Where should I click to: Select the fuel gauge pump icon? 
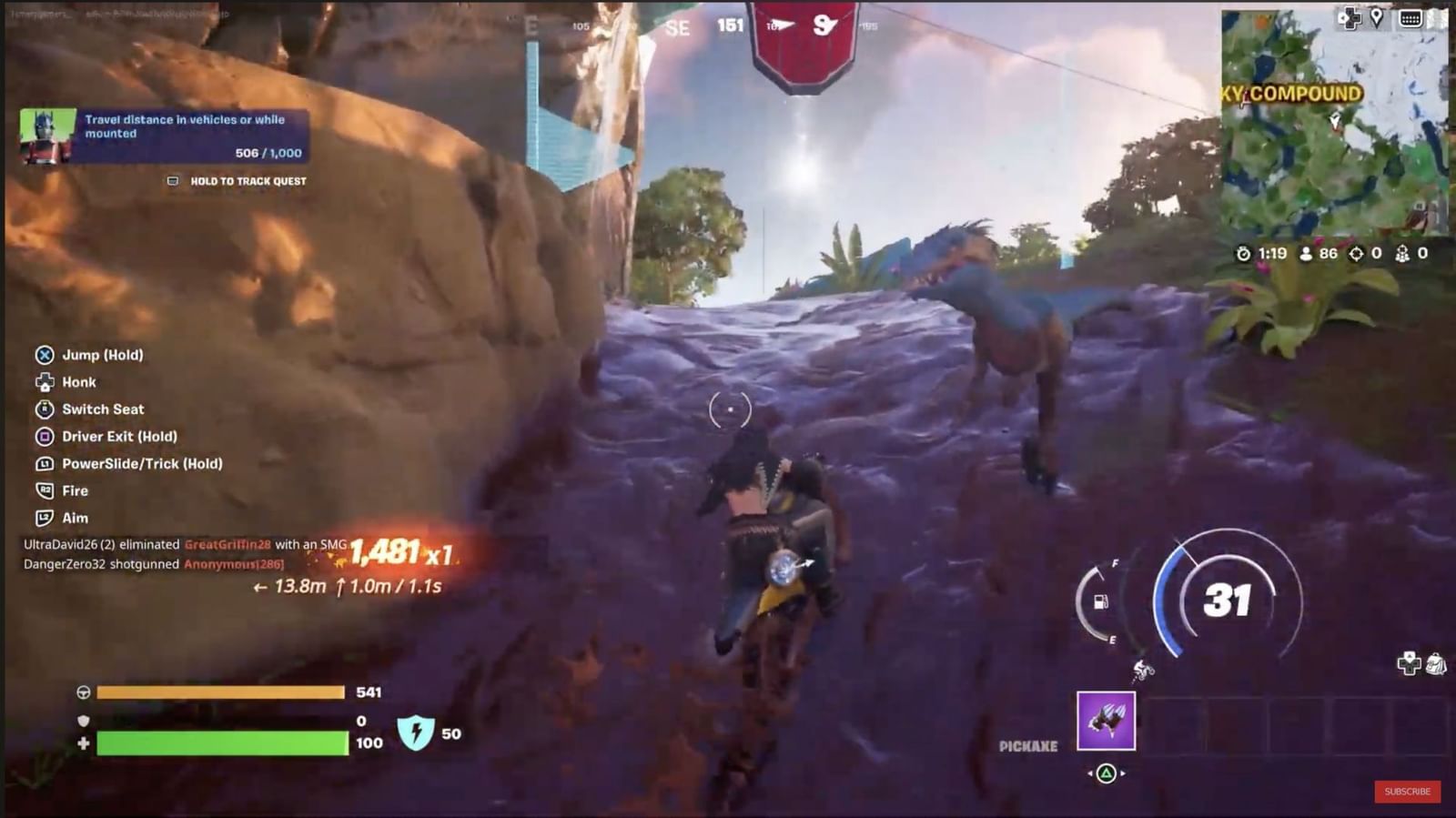click(x=1100, y=602)
